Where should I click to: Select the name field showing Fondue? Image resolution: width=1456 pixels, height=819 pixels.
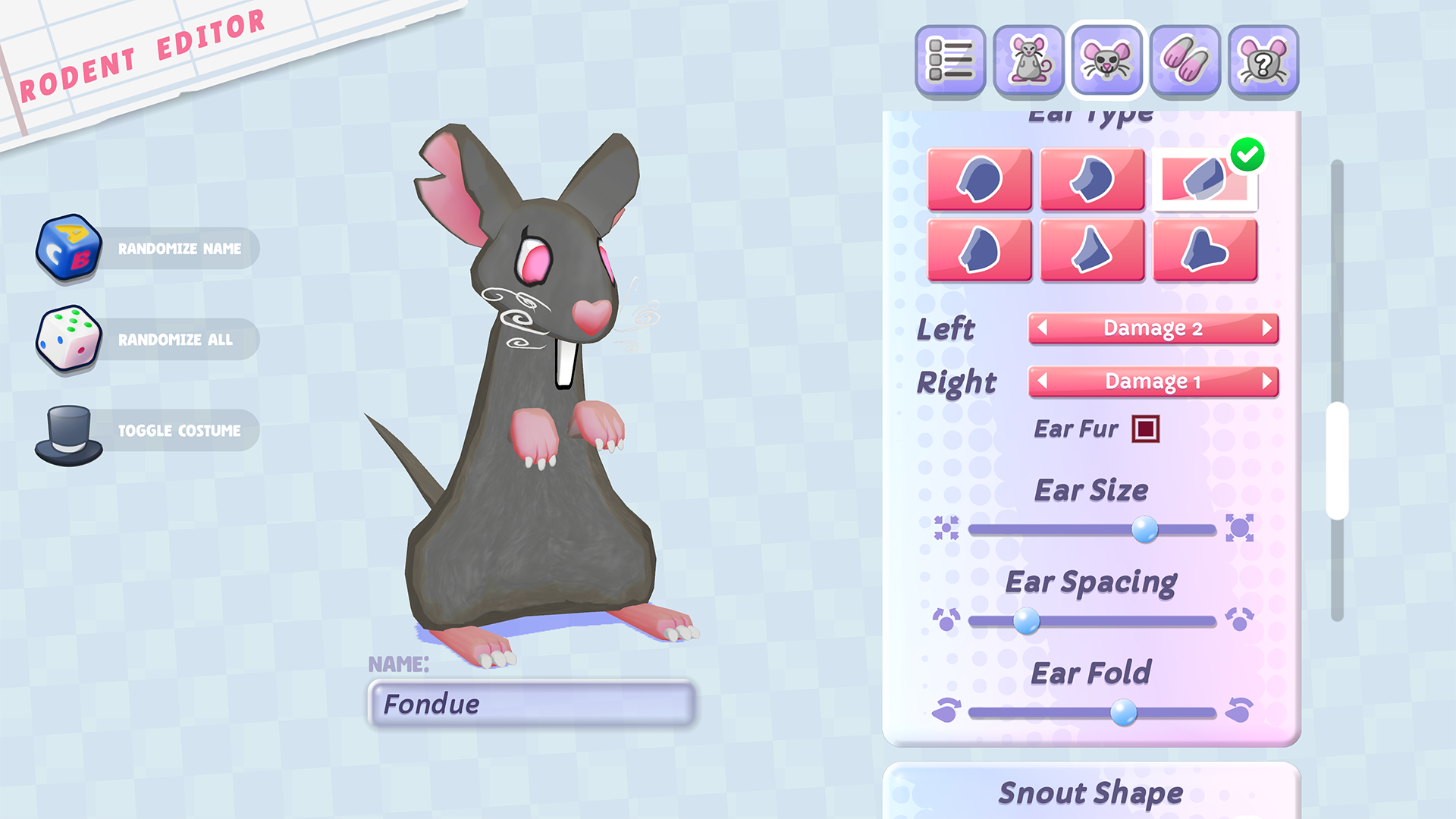[x=531, y=704]
